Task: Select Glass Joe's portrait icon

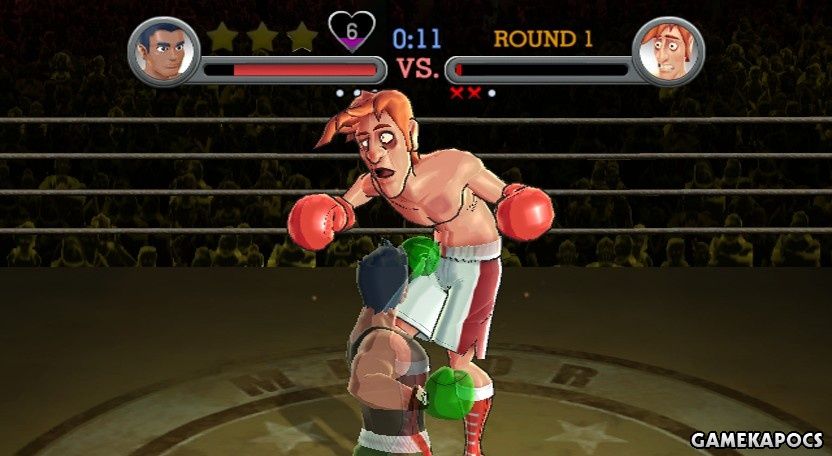Action: click(x=668, y=50)
